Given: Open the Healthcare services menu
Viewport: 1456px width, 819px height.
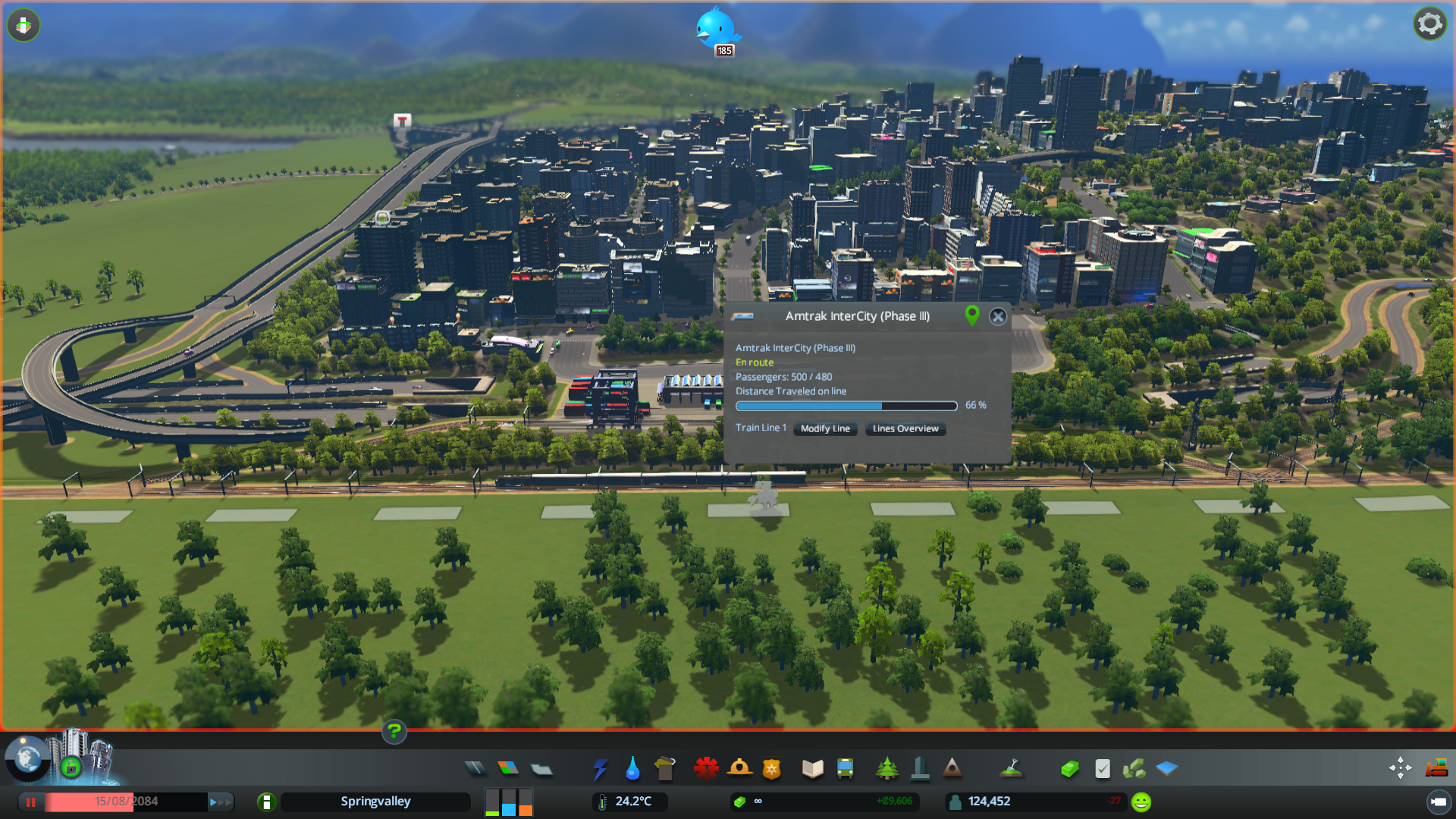Looking at the screenshot, I should tap(706, 768).
